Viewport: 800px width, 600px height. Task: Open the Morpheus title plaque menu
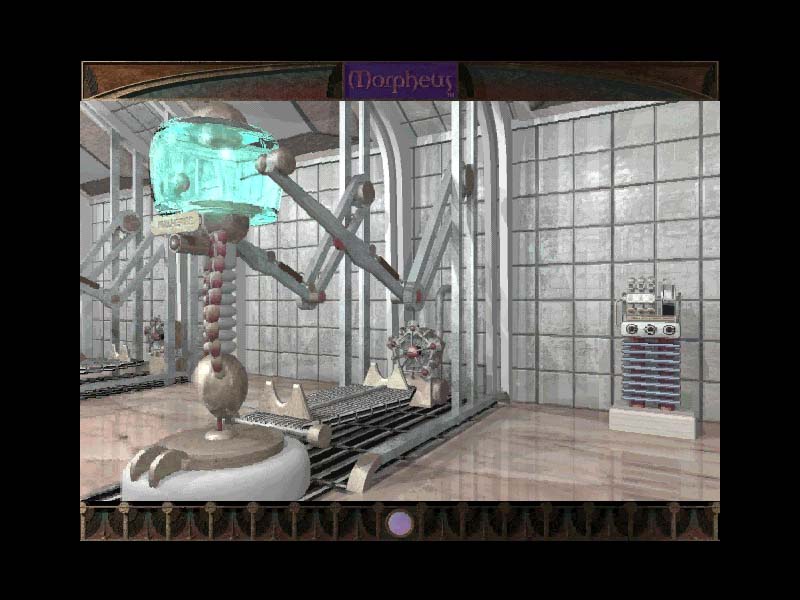[400, 80]
